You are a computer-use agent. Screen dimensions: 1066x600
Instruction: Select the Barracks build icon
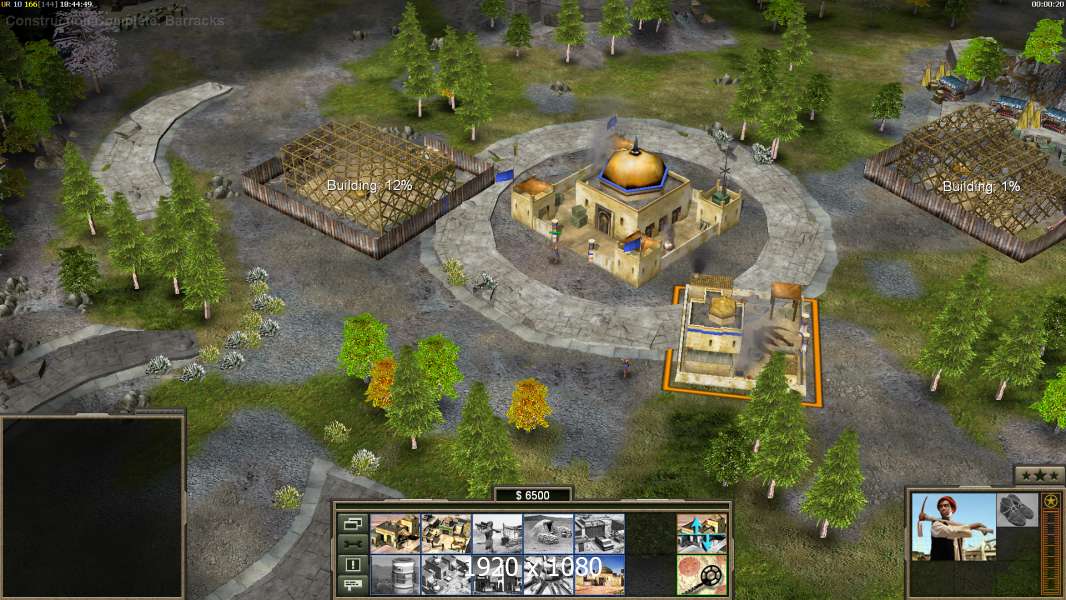pyautogui.click(x=446, y=534)
